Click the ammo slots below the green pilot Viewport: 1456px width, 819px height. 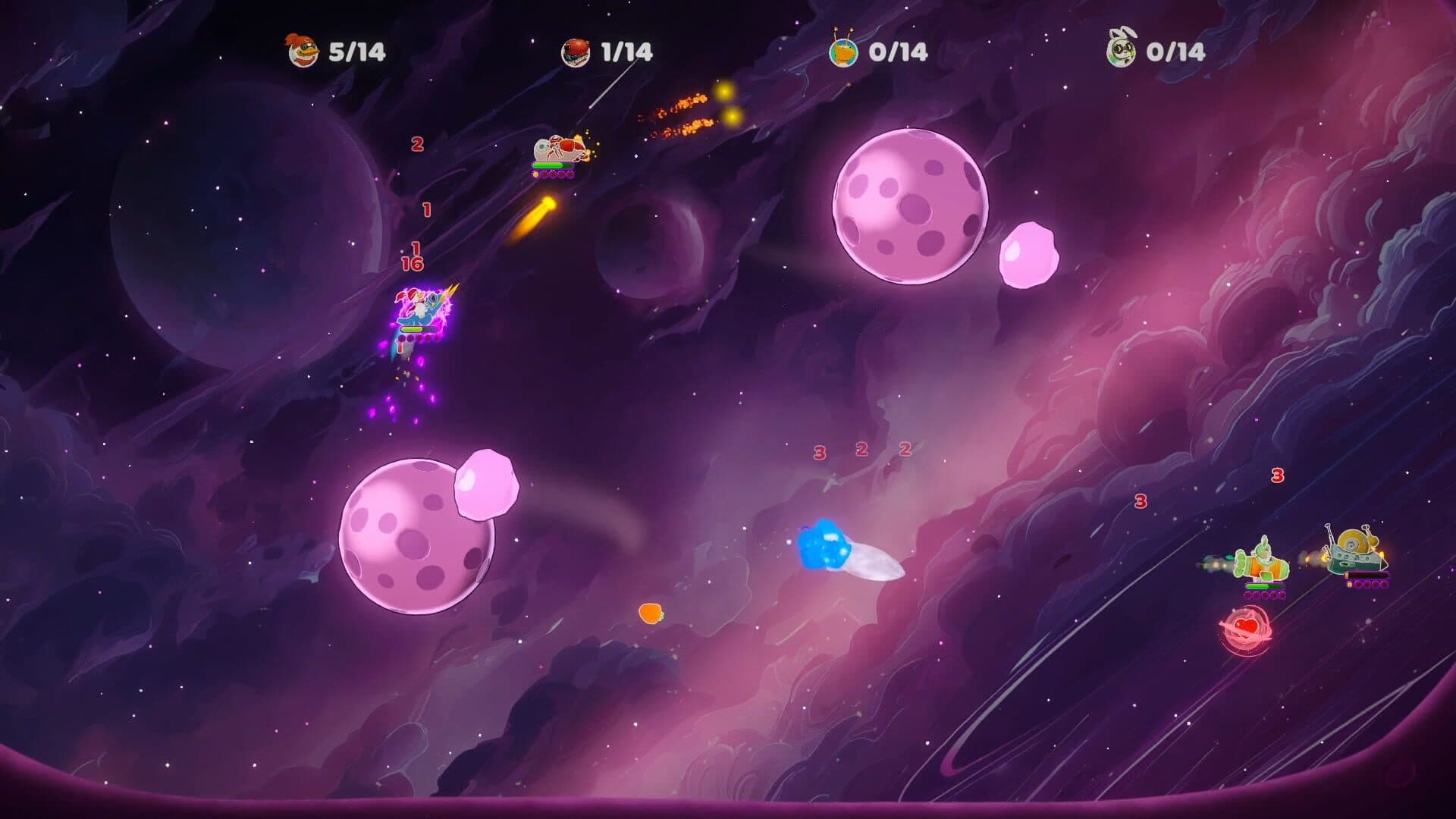pos(1264,595)
